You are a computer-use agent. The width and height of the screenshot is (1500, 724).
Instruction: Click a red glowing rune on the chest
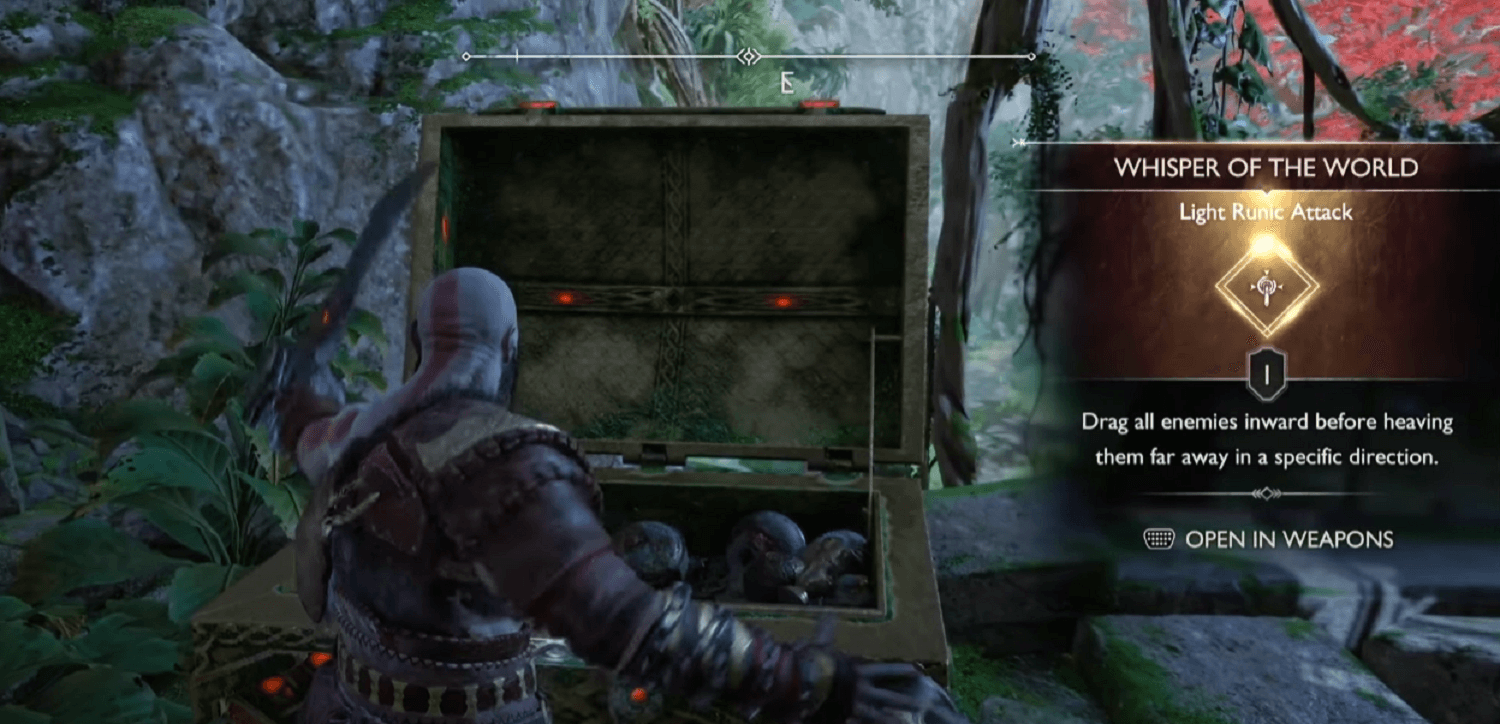[x=565, y=298]
